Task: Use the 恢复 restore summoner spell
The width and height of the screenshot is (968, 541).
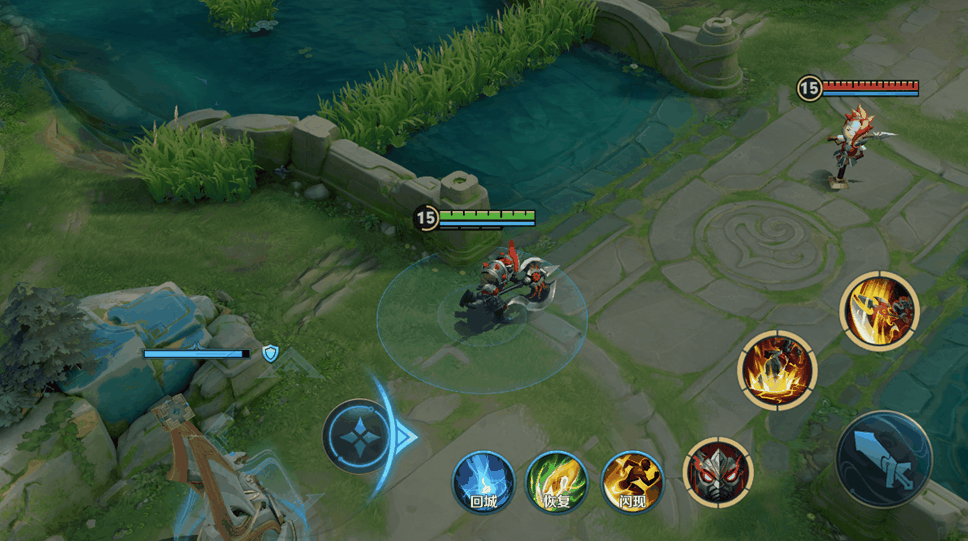Action: pos(558,481)
